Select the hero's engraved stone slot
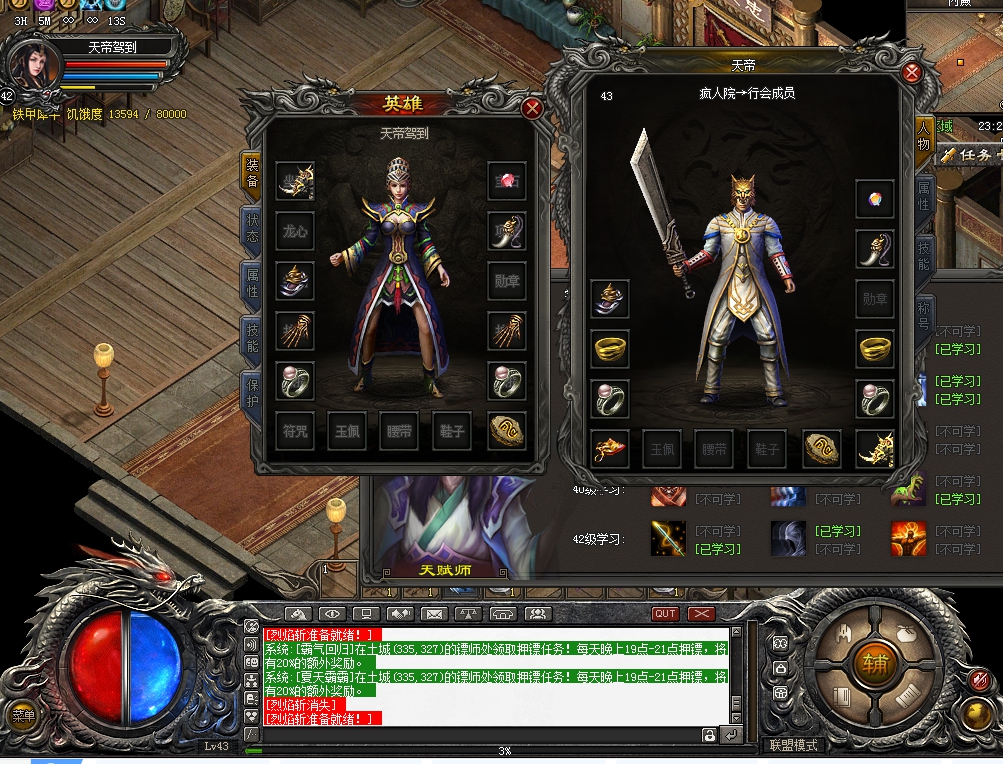The width and height of the screenshot is (1003, 764). click(x=507, y=432)
